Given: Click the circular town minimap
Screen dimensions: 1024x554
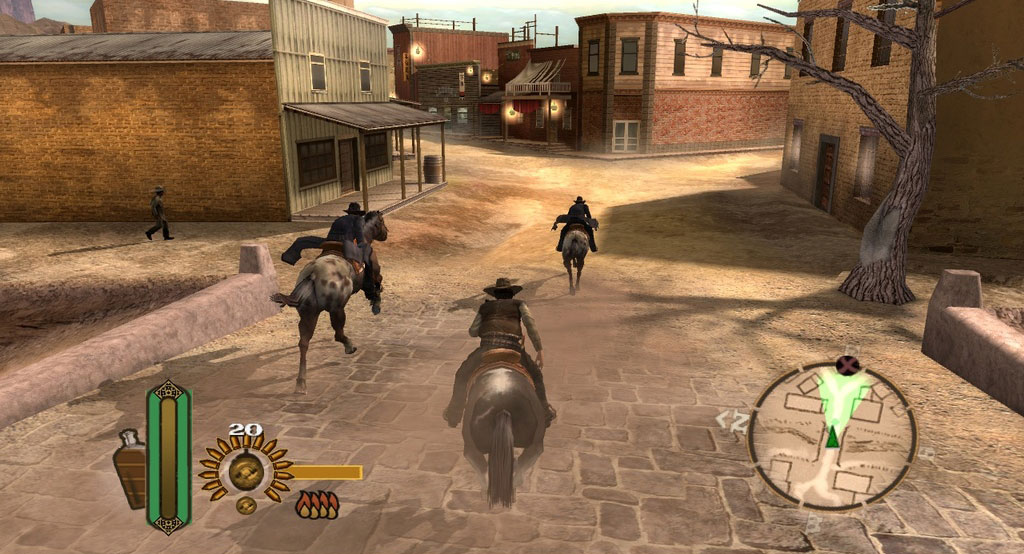Looking at the screenshot, I should [832, 437].
